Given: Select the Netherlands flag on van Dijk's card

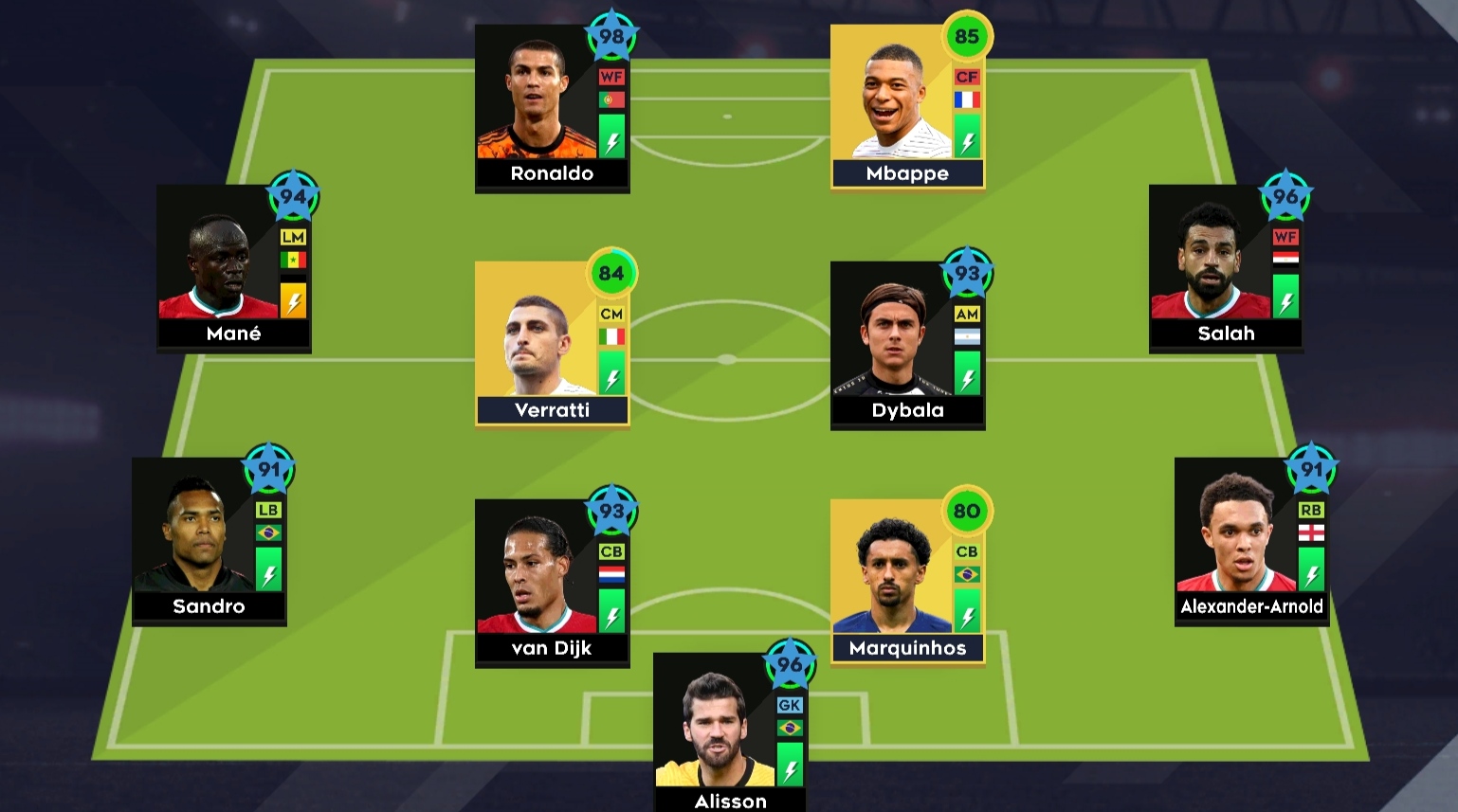Looking at the screenshot, I should [611, 572].
